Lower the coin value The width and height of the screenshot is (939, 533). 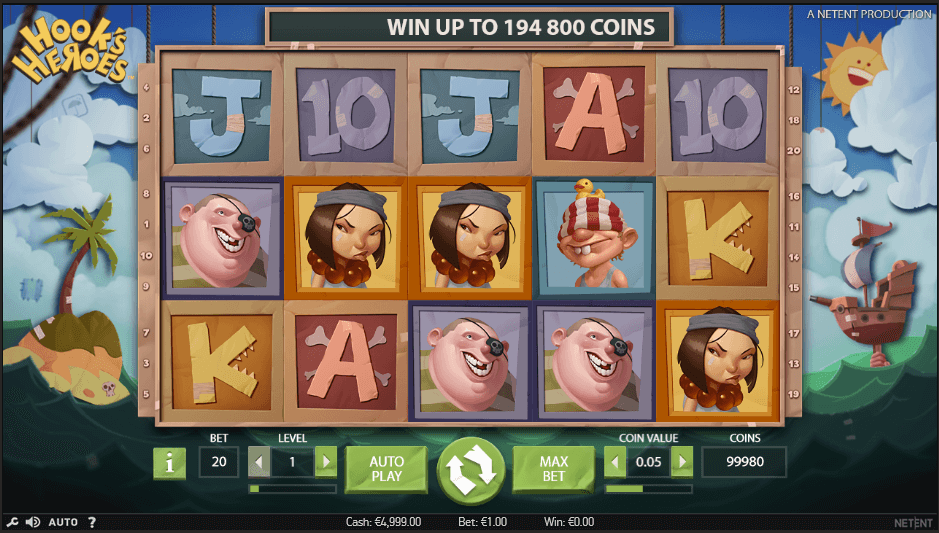pyautogui.click(x=615, y=462)
